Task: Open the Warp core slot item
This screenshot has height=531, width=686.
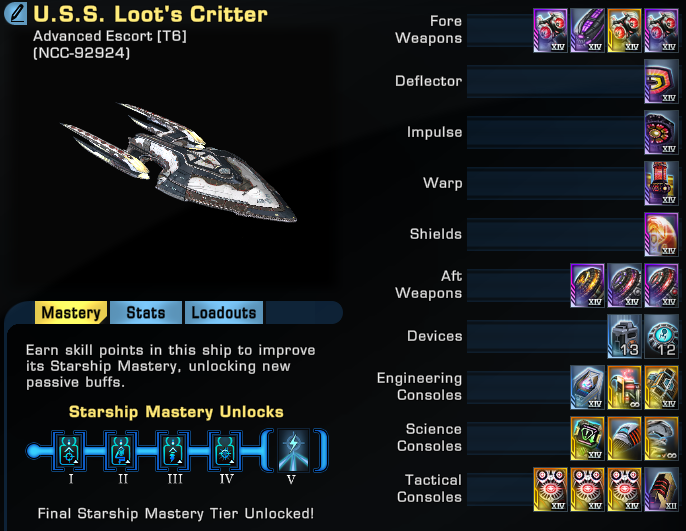Action: coord(661,183)
